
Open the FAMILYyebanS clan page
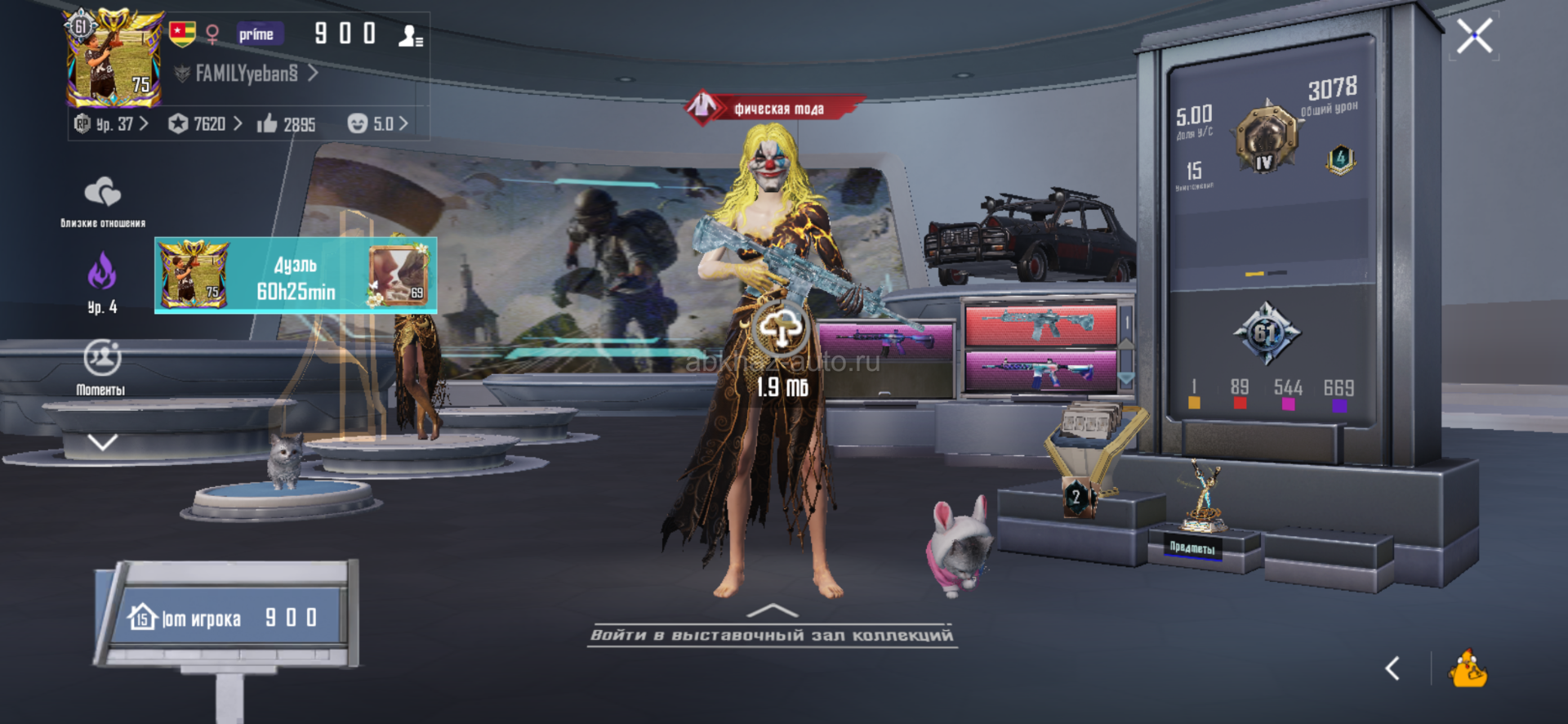click(247, 74)
